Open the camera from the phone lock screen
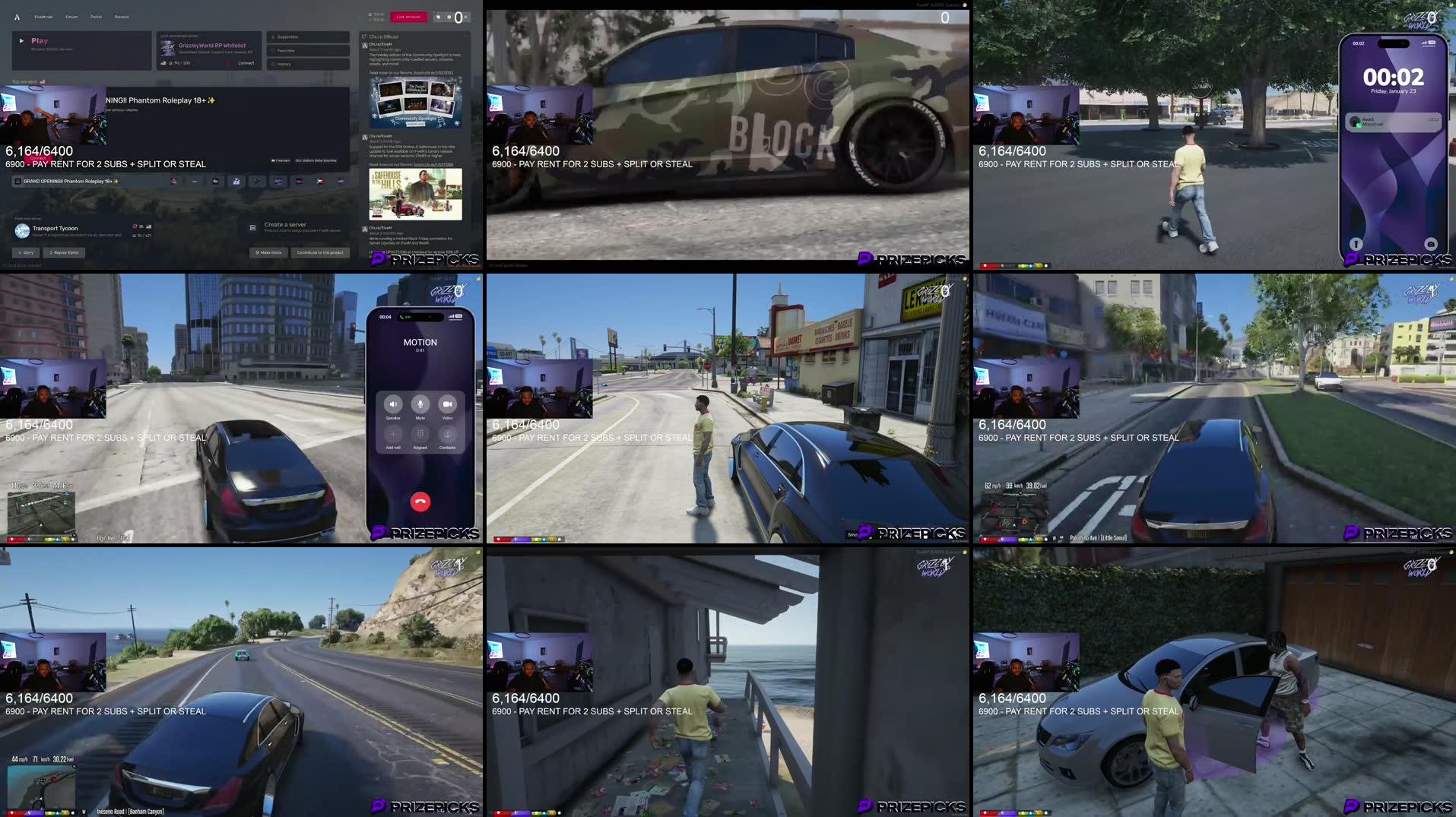Screen dimensions: 1456x817 point(1431,244)
